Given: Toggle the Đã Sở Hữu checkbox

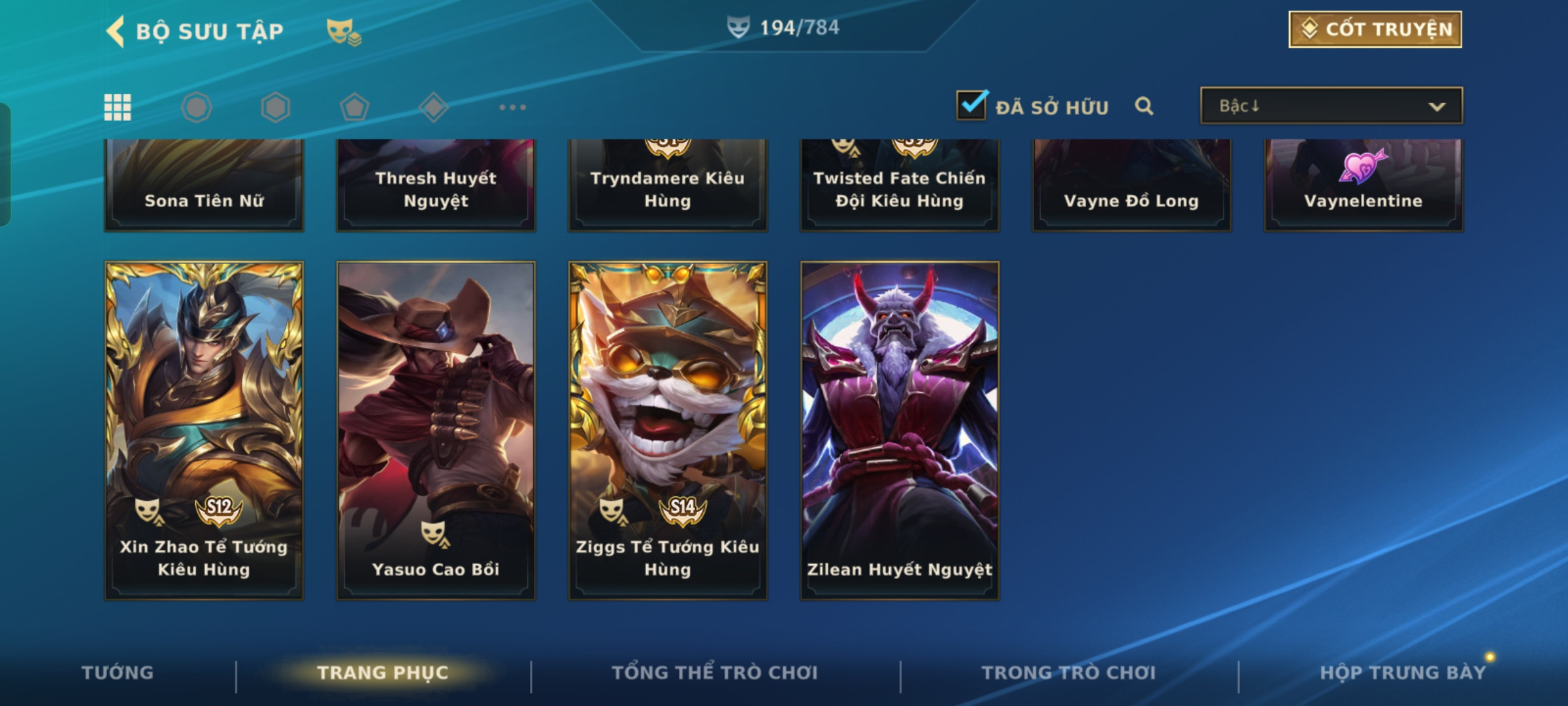Looking at the screenshot, I should (x=972, y=106).
